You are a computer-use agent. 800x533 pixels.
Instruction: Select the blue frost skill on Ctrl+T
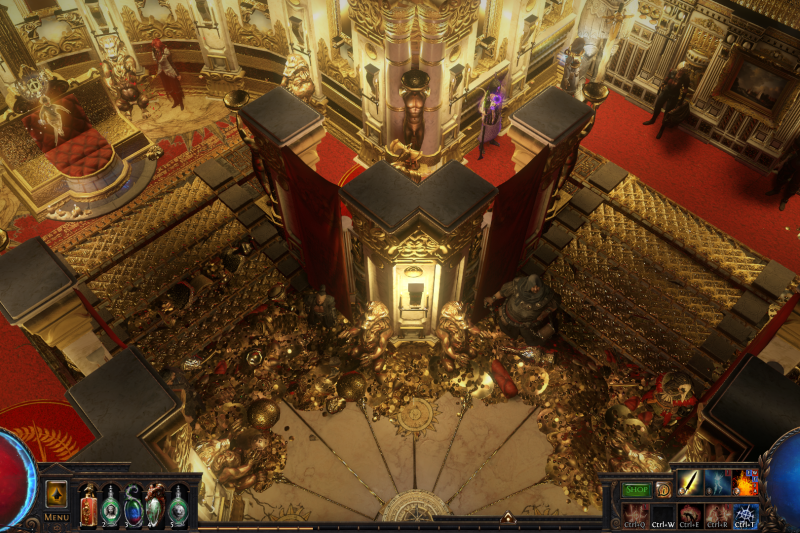click(x=746, y=514)
